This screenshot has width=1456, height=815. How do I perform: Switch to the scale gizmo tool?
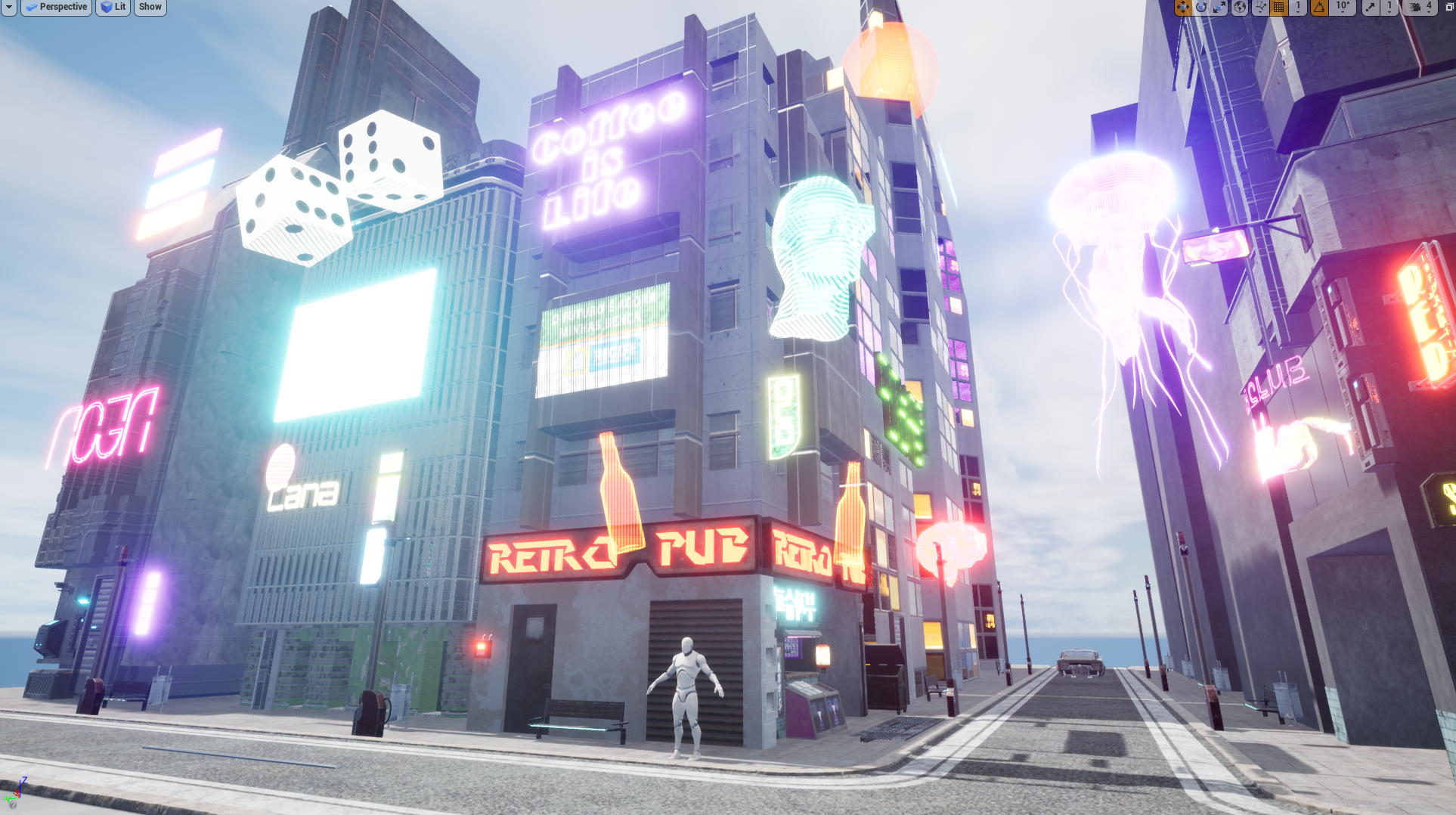coord(1219,7)
